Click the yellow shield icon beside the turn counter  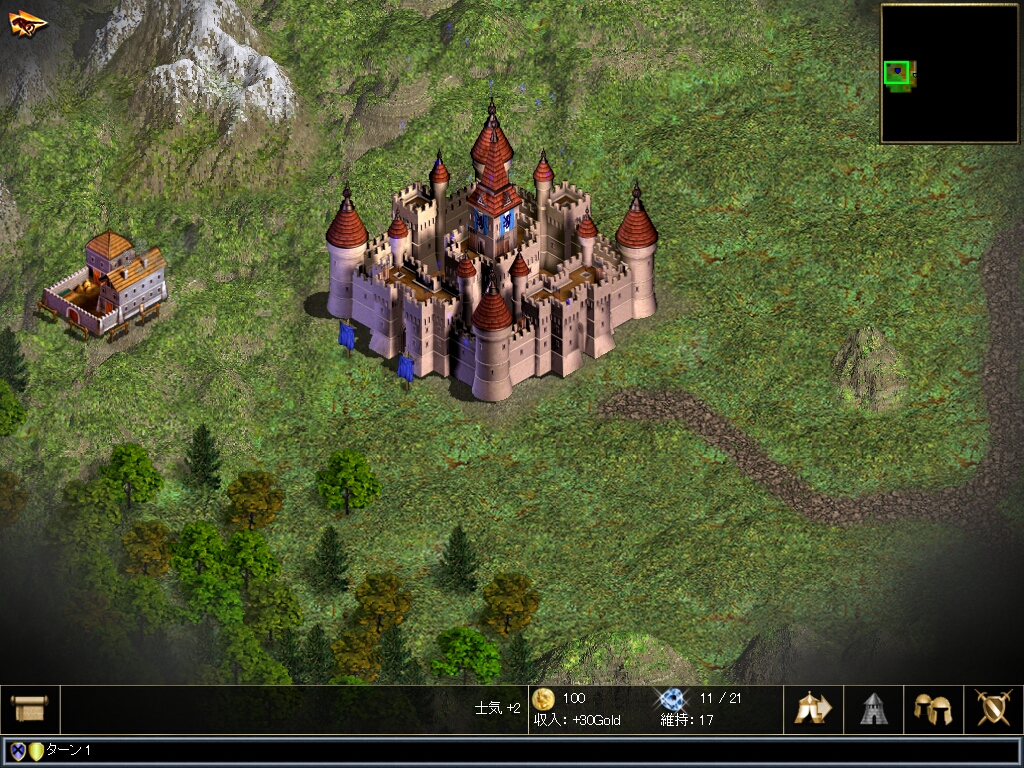point(36,751)
